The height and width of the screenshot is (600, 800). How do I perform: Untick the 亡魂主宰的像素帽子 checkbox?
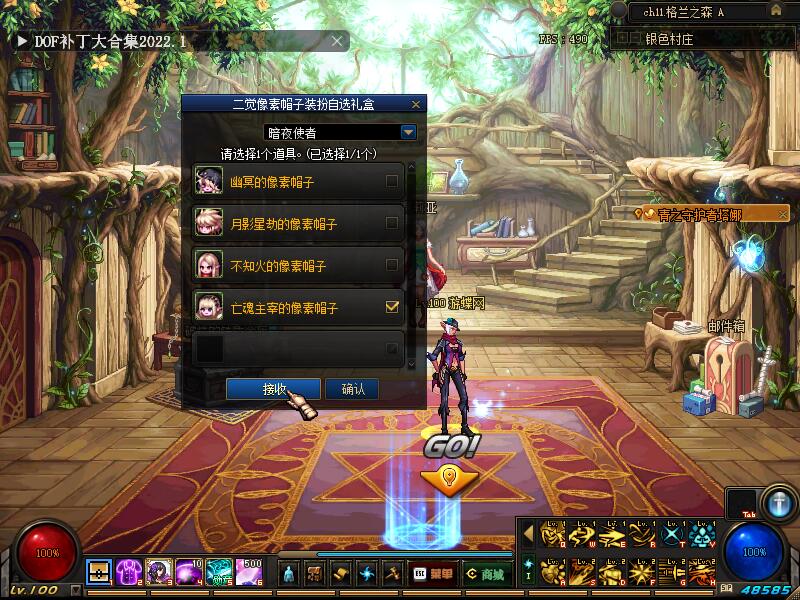pyautogui.click(x=392, y=308)
